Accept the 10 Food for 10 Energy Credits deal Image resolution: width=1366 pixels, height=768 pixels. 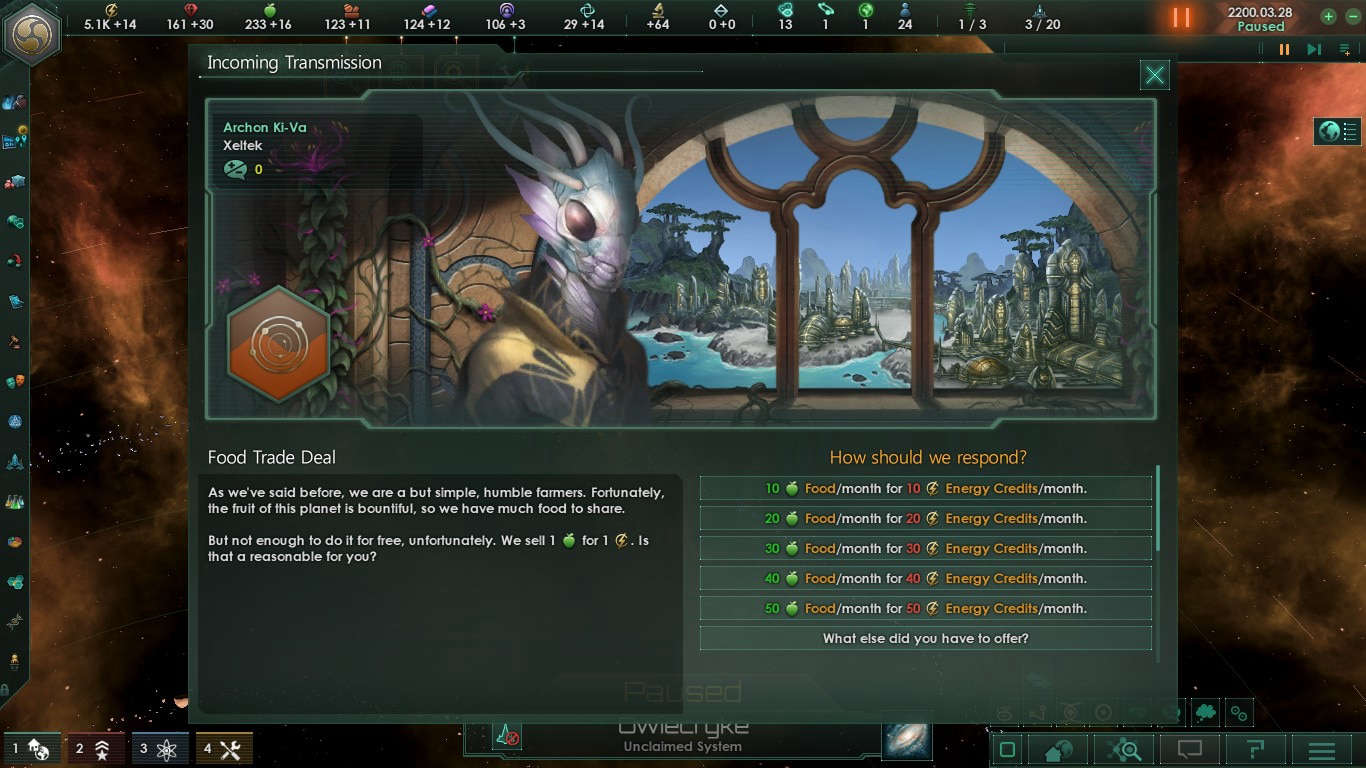tap(925, 488)
